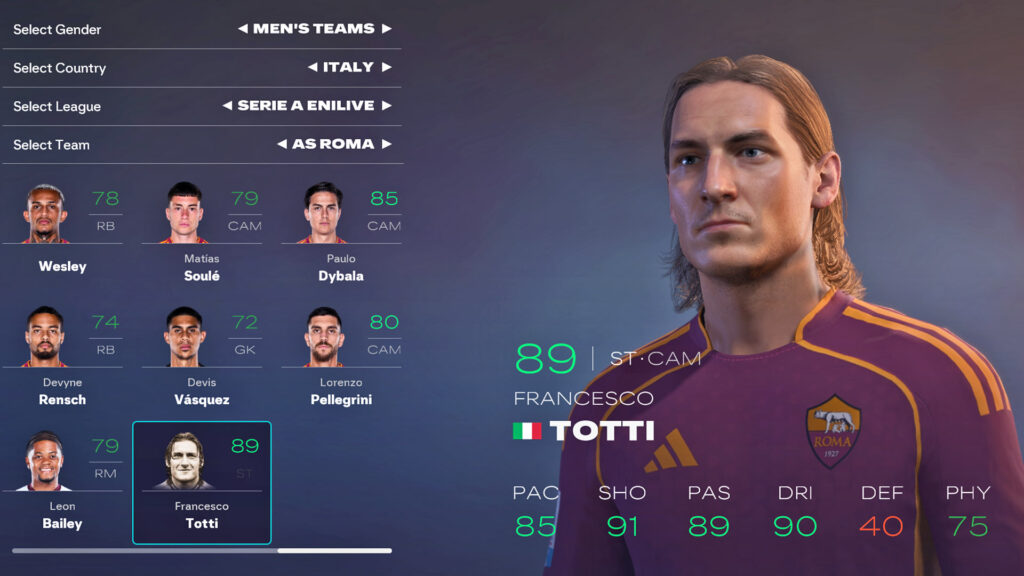Select the Devyne Rensch card

(x=62, y=355)
